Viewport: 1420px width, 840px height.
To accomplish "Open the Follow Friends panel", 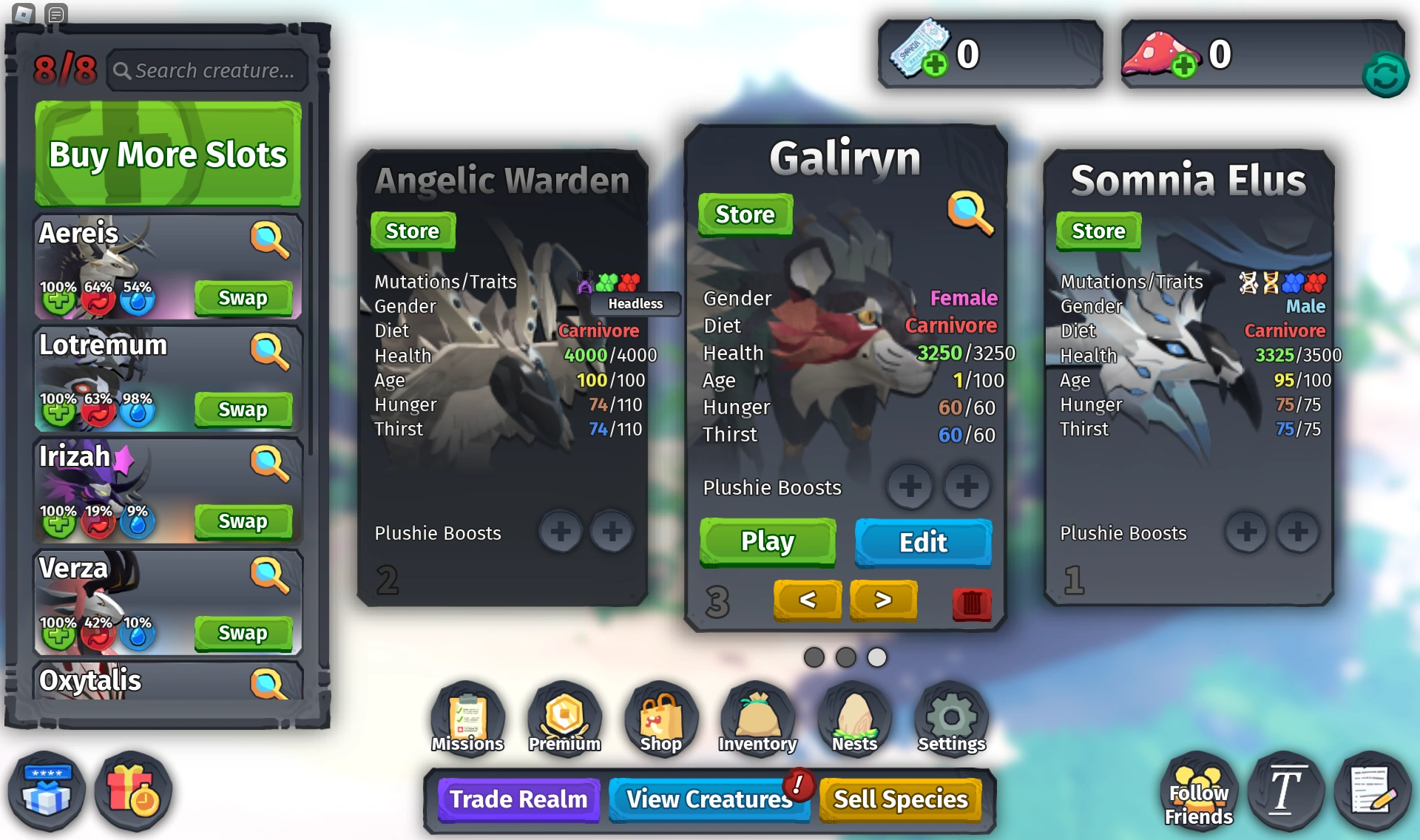I will pyautogui.click(x=1199, y=793).
